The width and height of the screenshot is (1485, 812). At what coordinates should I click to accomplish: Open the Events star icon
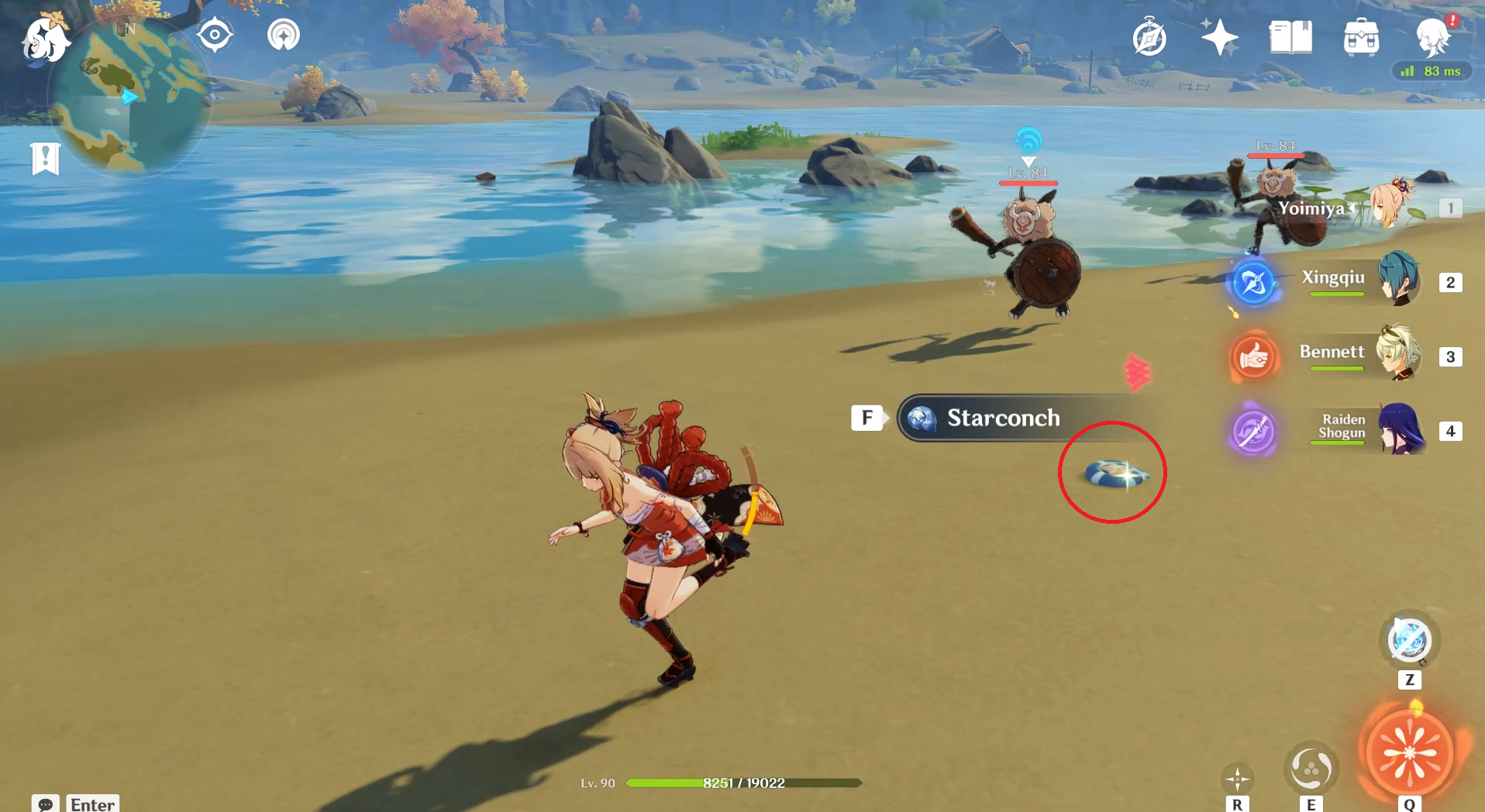tap(1218, 36)
